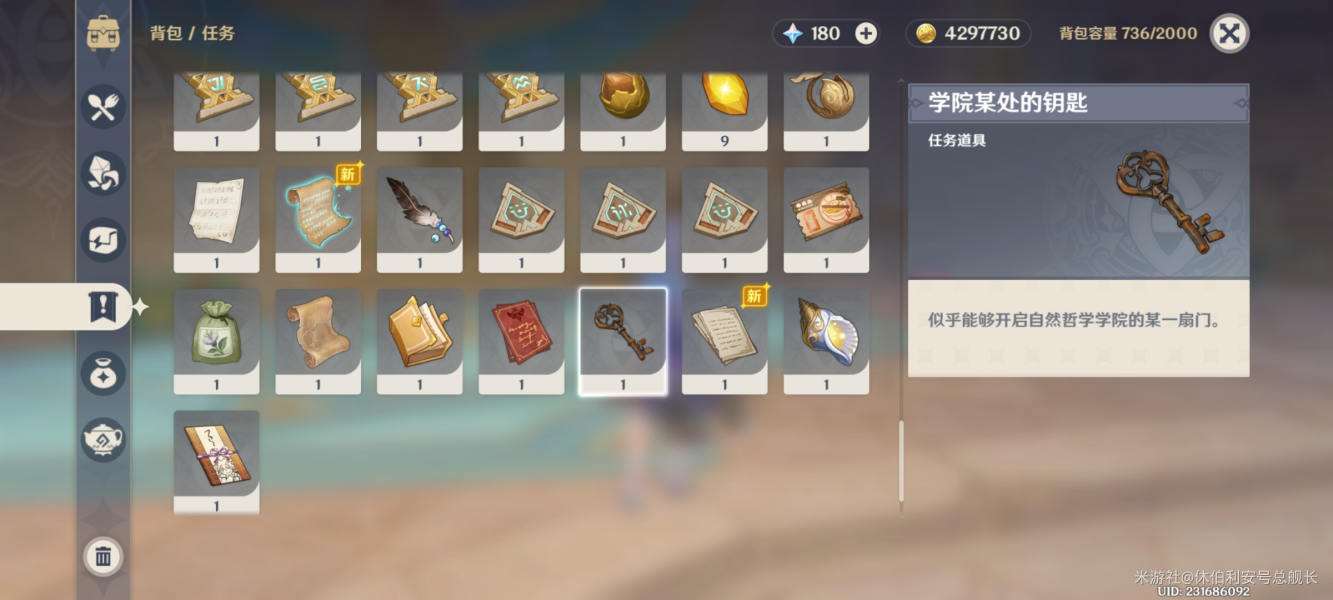Add more Primogems with the plus button
The image size is (1333, 600).
866,33
